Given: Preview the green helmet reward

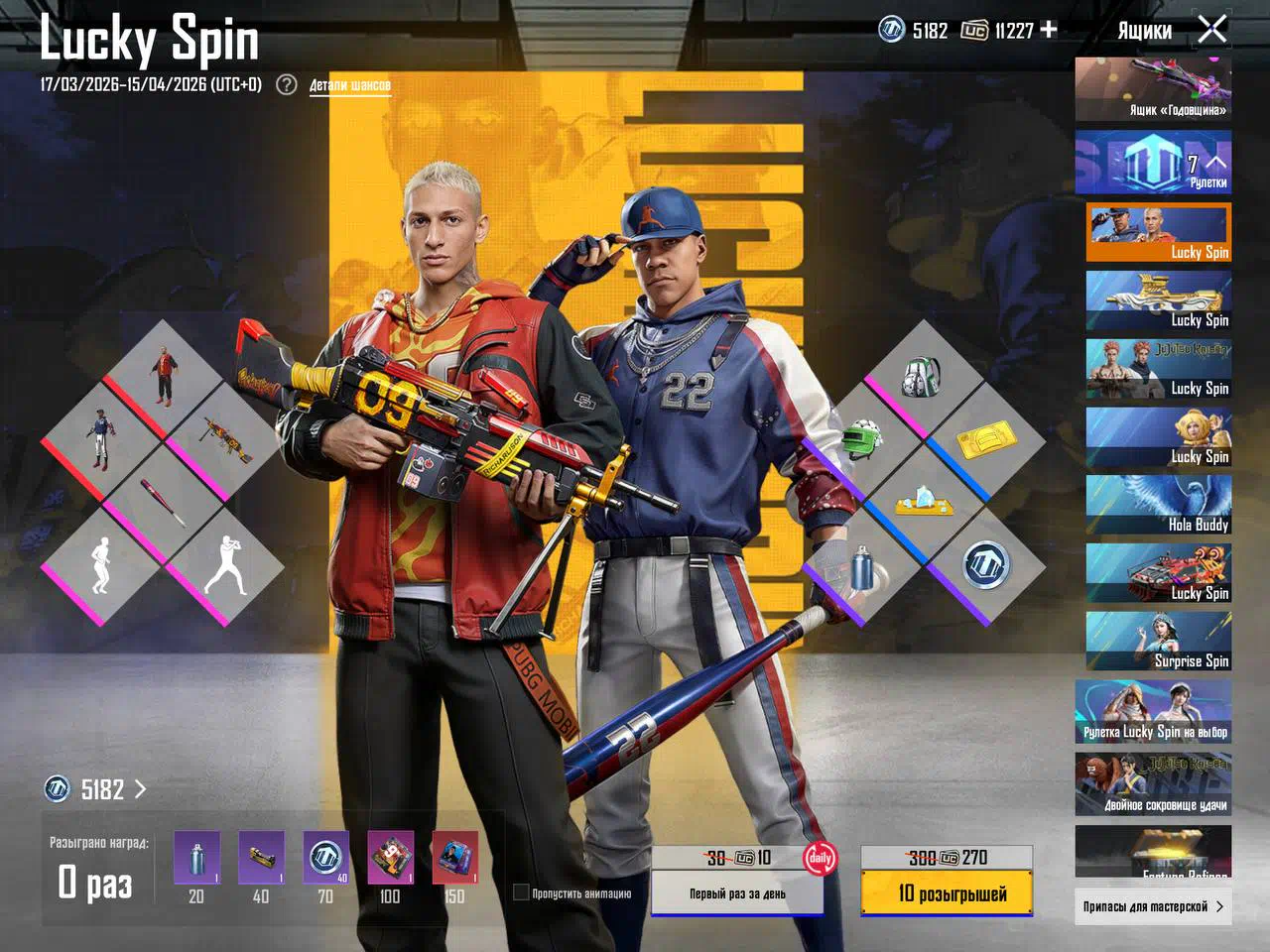Looking at the screenshot, I should (x=861, y=439).
